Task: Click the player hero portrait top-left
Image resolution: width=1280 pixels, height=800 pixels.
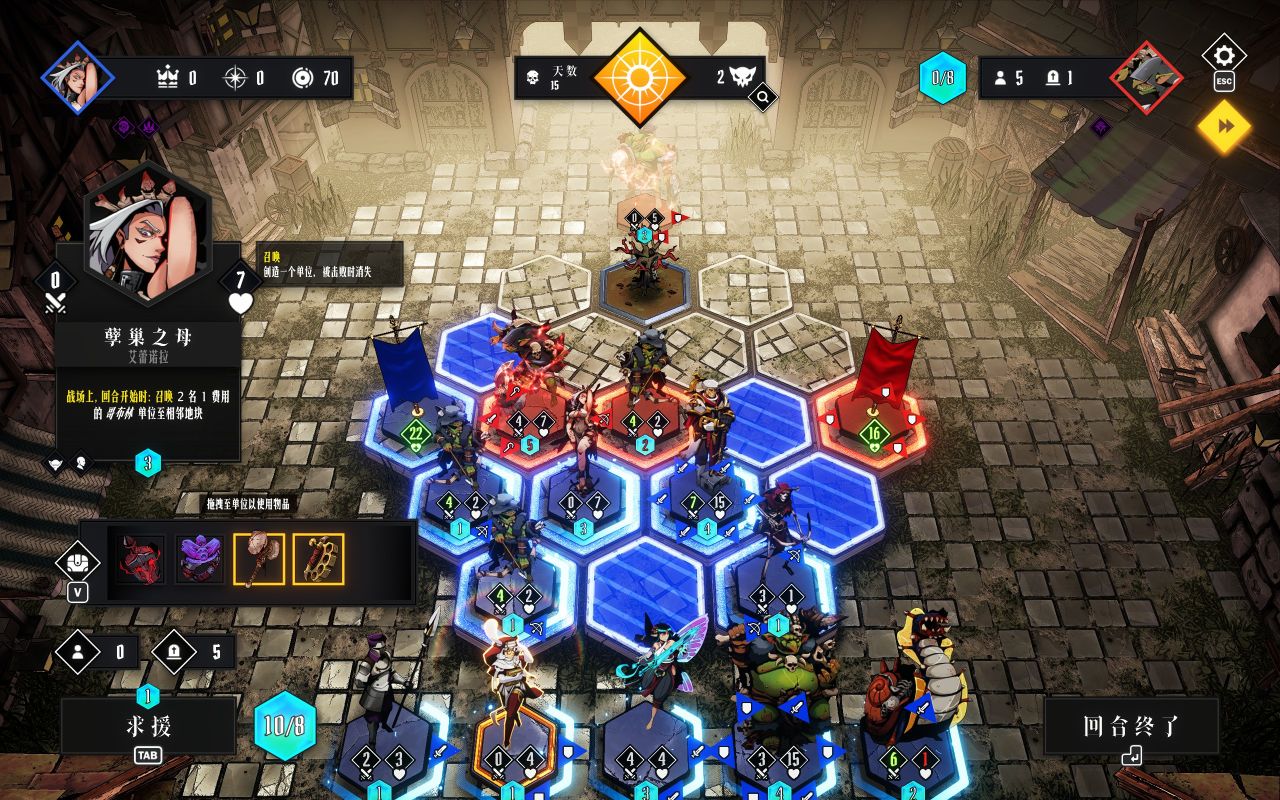Action: 78,78
